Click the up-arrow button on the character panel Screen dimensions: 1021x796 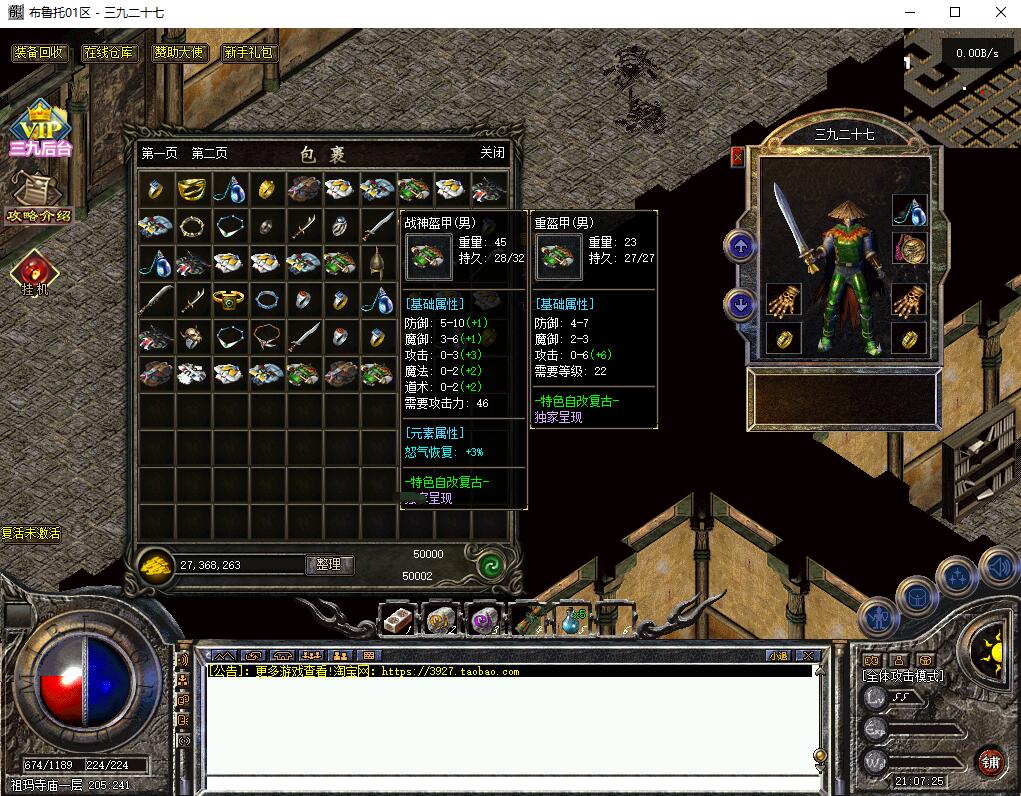(x=741, y=245)
